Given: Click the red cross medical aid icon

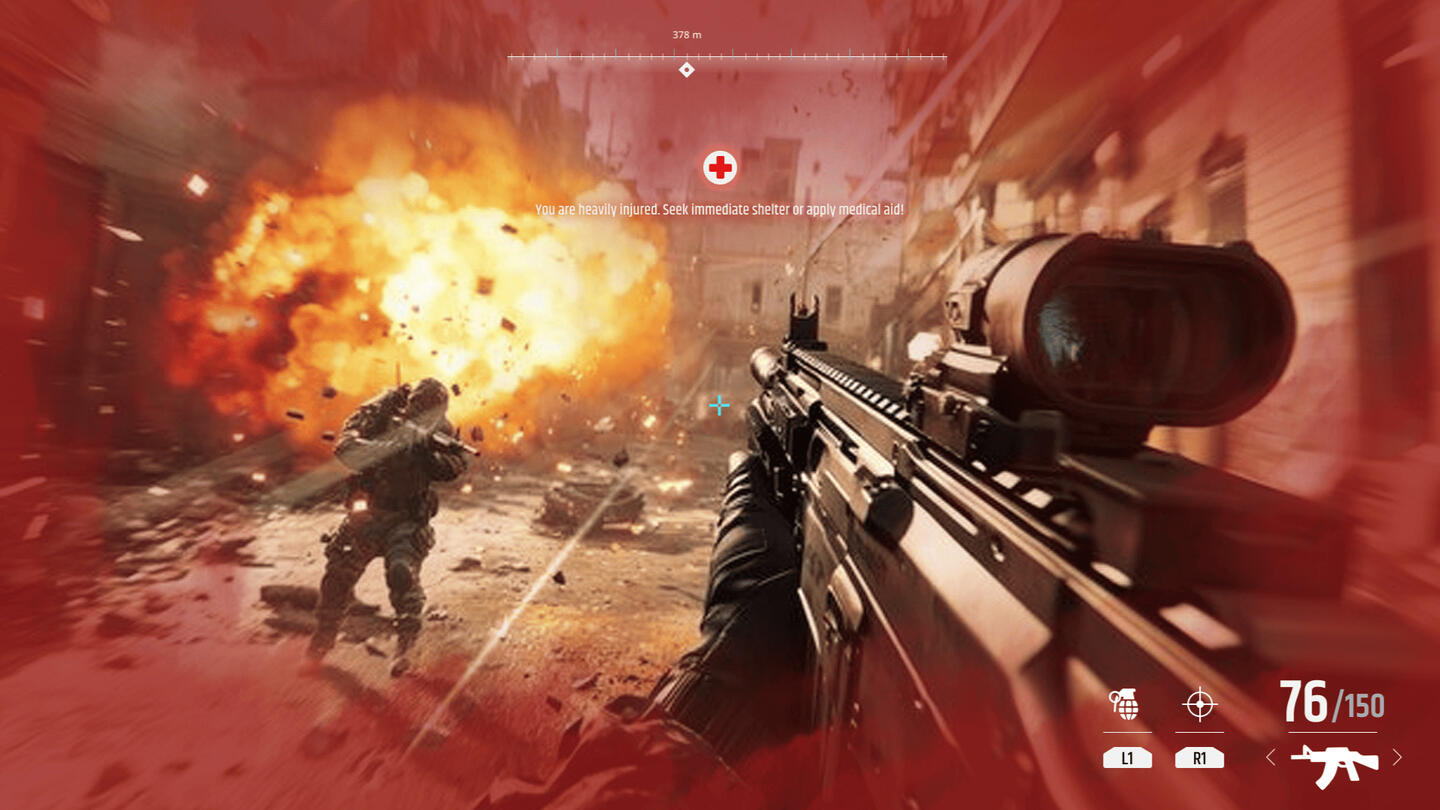Looking at the screenshot, I should pyautogui.click(x=719, y=168).
